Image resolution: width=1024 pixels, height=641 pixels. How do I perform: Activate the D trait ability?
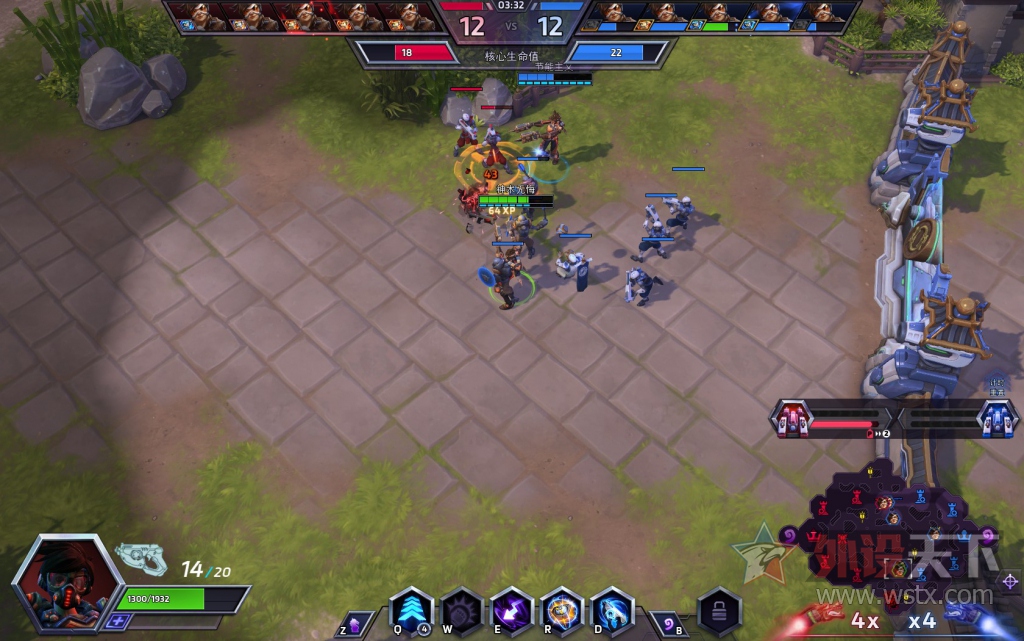point(612,610)
